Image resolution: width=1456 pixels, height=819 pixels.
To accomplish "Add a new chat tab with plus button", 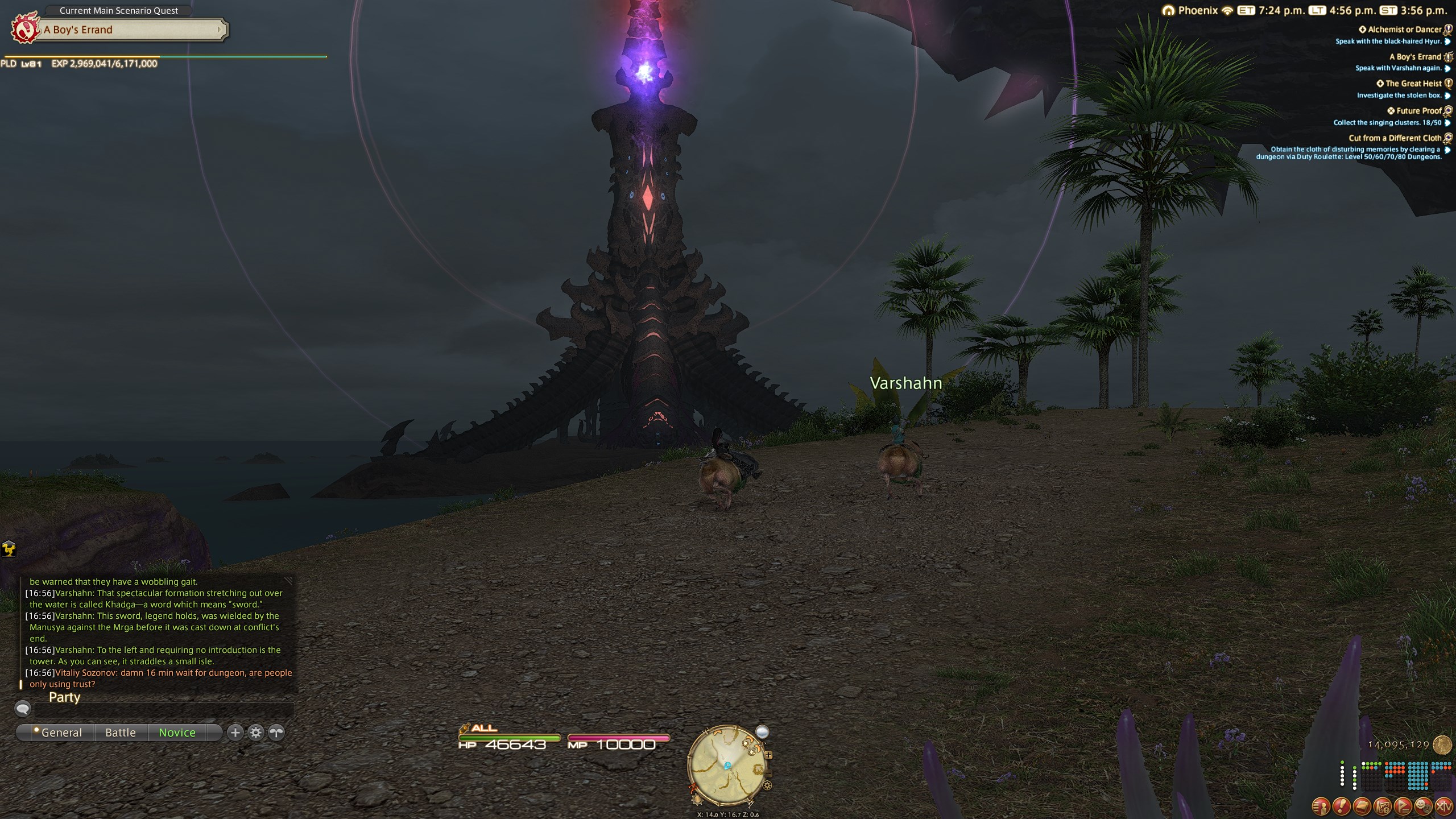I will pos(235,733).
